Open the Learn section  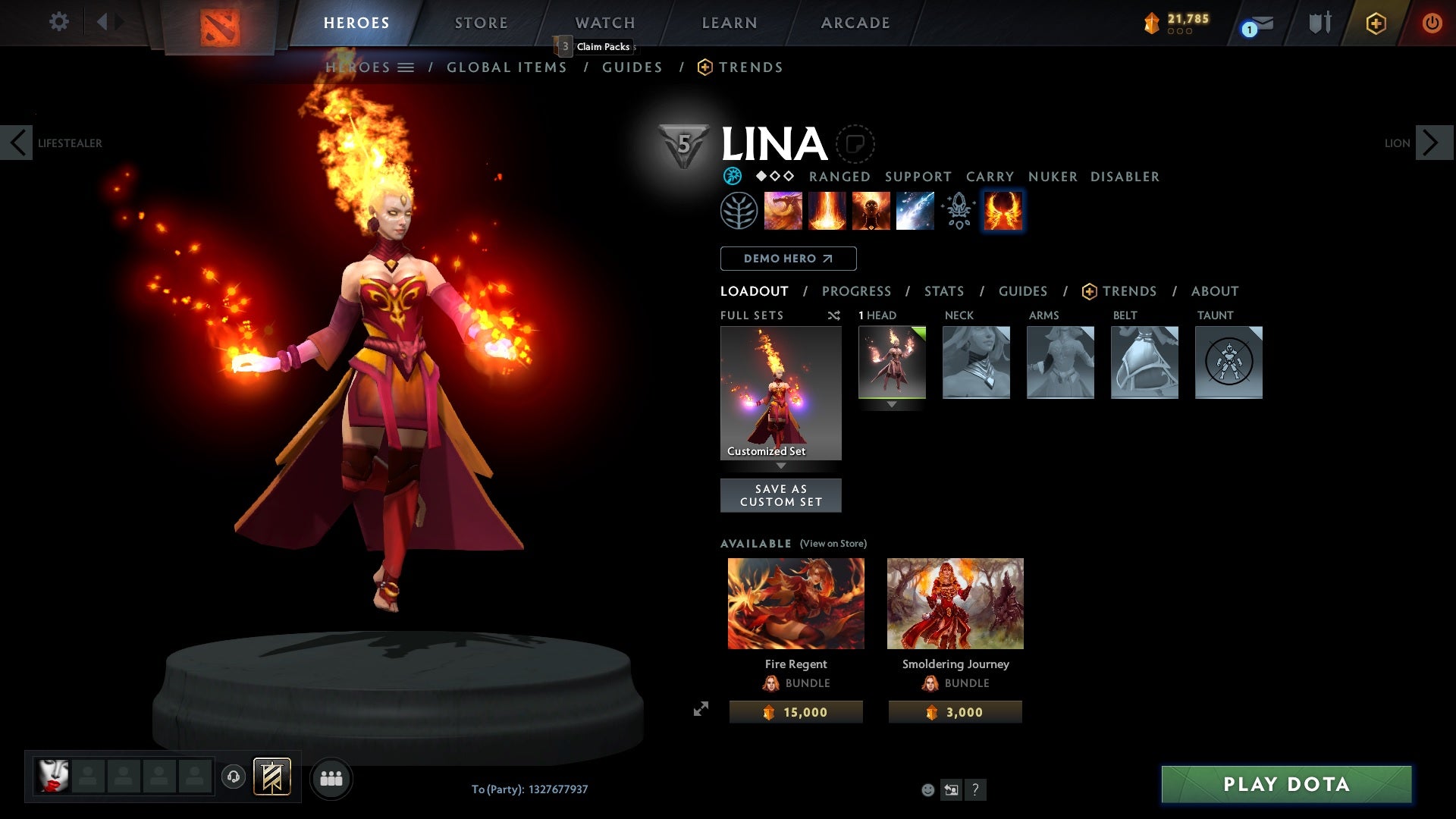pyautogui.click(x=730, y=23)
